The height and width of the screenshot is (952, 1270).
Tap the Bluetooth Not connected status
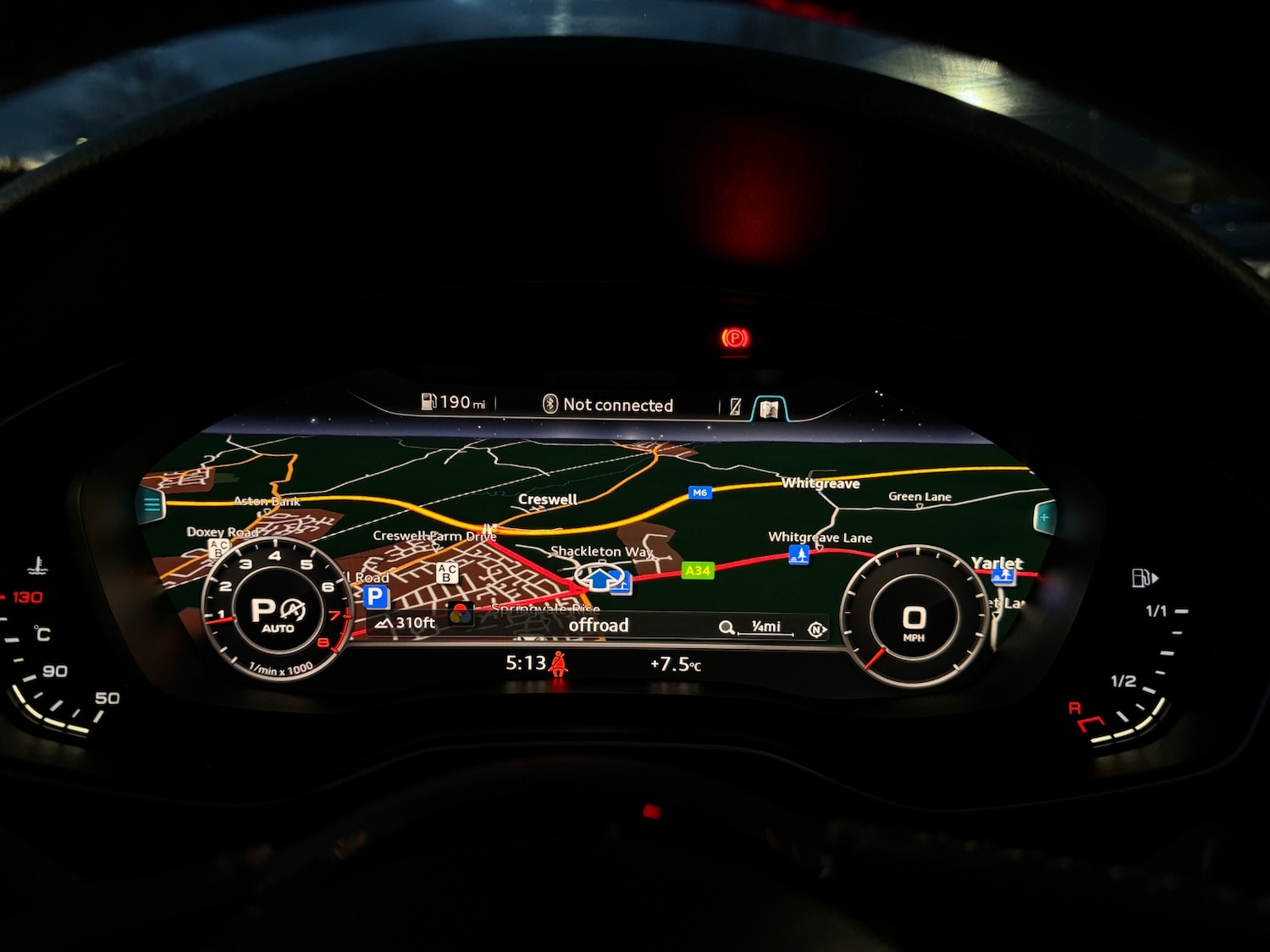pyautogui.click(x=608, y=404)
